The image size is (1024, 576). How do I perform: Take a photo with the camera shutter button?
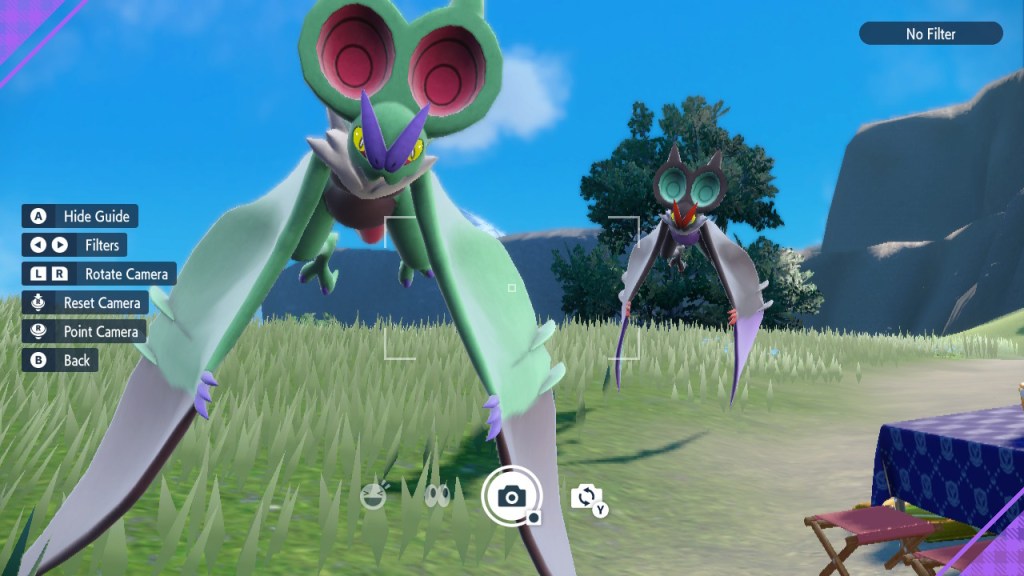click(512, 496)
